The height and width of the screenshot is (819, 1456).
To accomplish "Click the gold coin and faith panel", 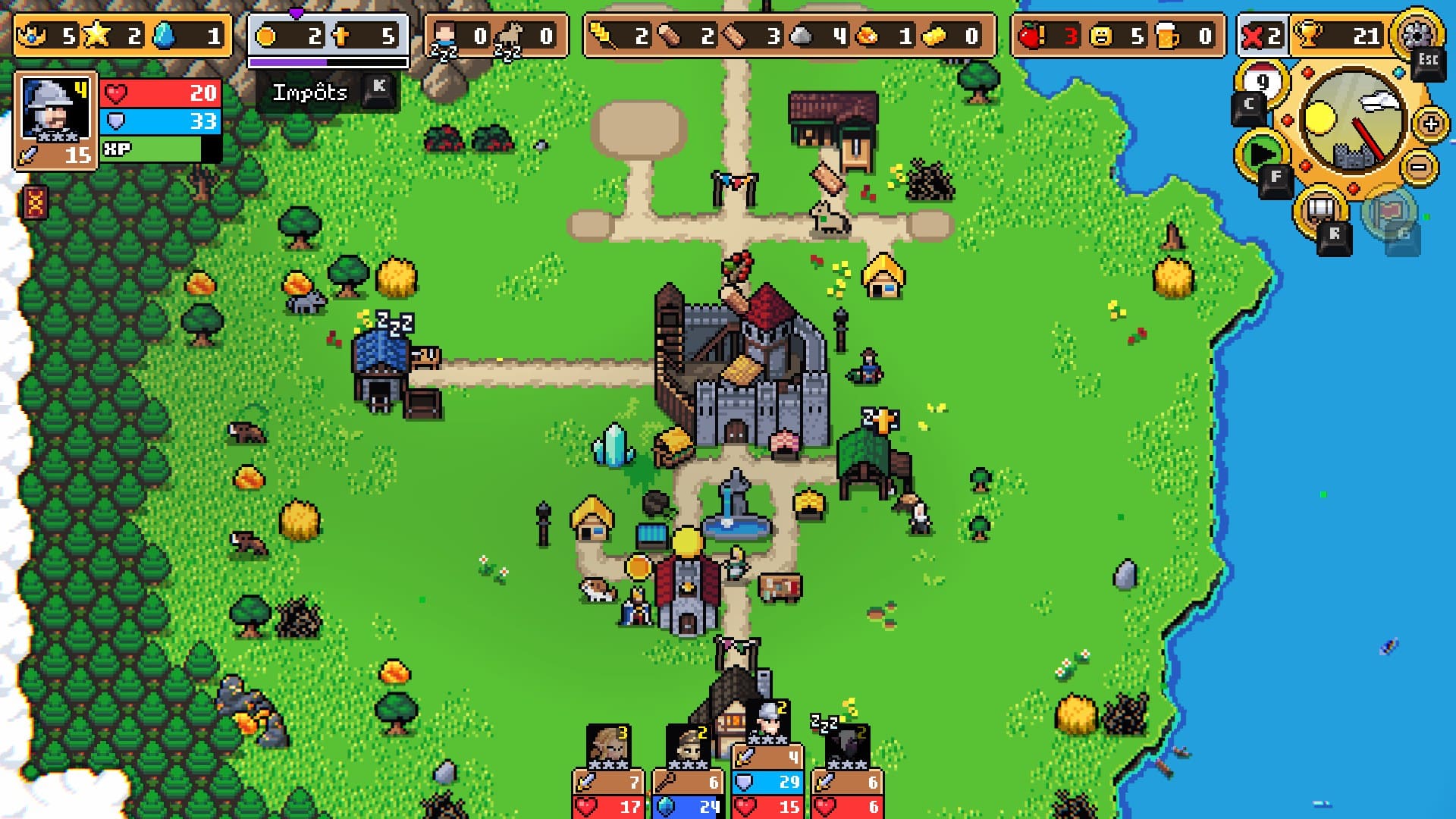I will (x=328, y=36).
